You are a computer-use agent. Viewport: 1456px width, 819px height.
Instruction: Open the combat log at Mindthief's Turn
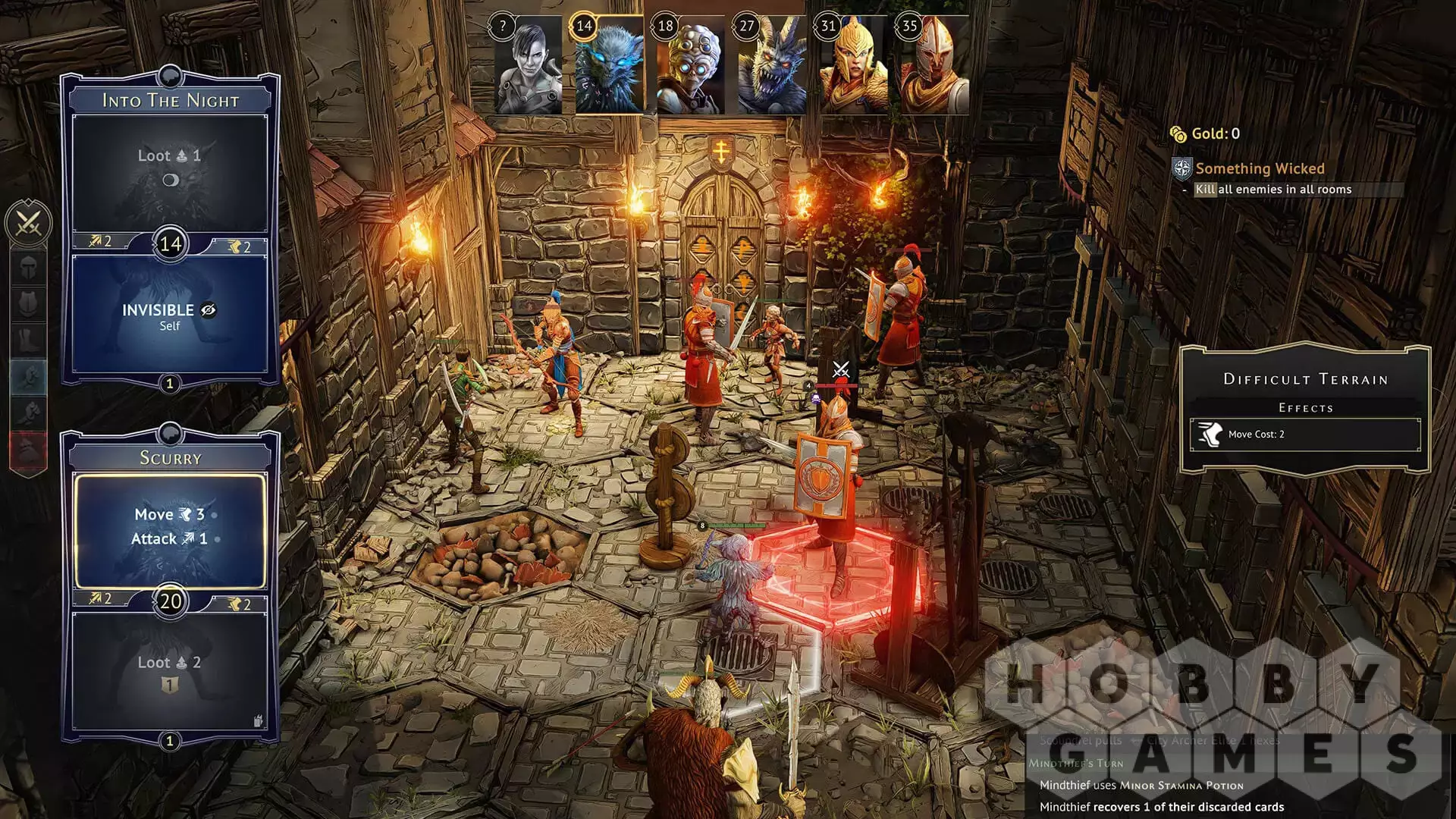click(x=1076, y=763)
